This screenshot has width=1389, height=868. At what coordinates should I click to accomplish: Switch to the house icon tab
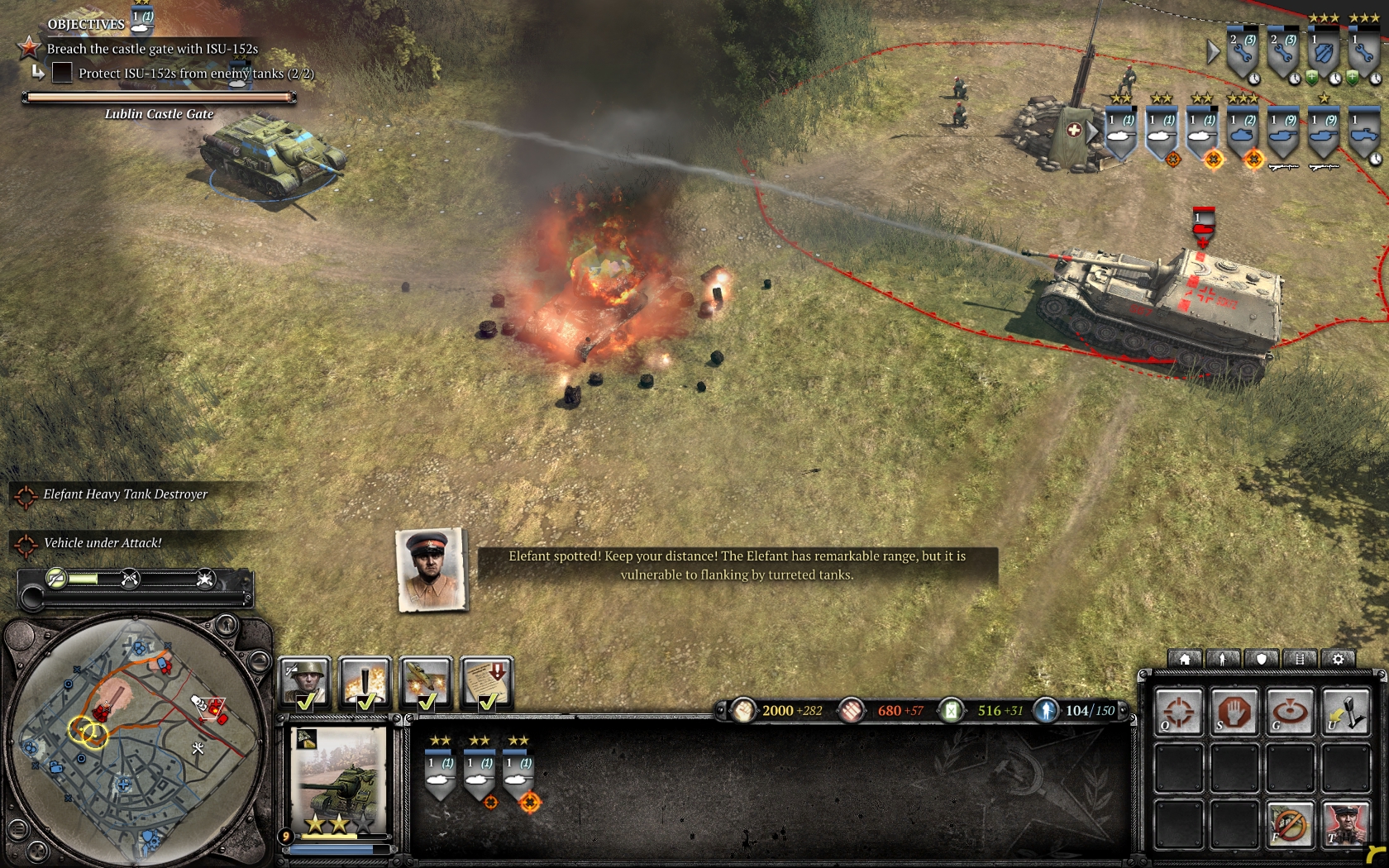pos(1185,659)
